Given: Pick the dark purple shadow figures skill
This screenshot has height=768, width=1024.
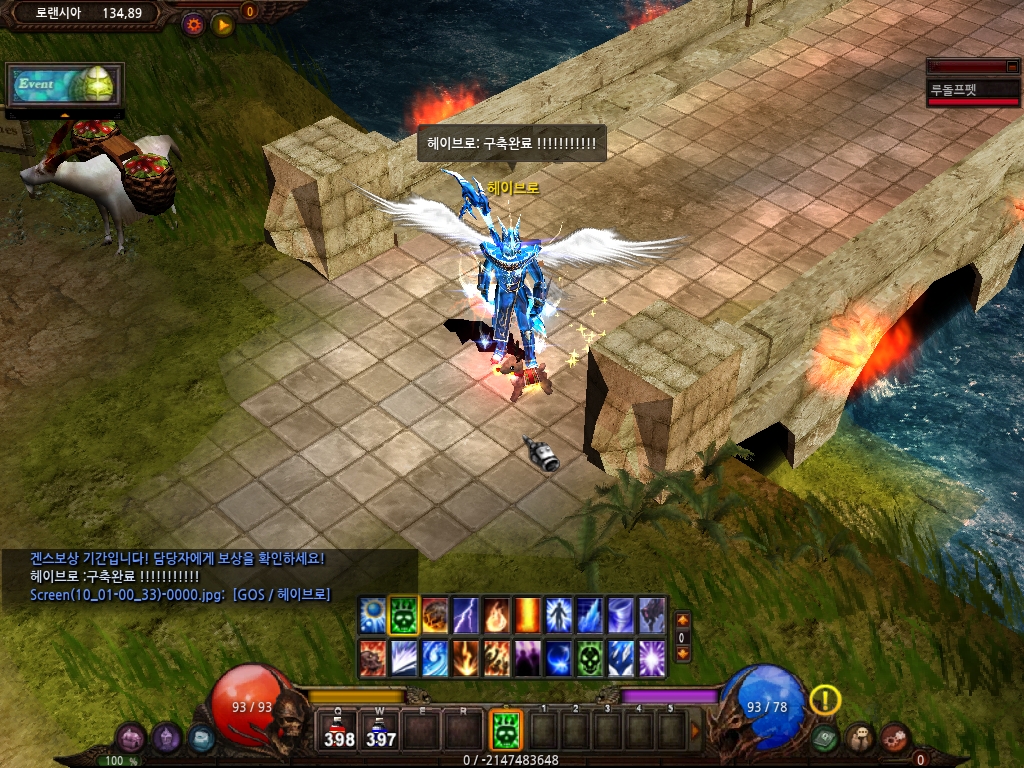Looking at the screenshot, I should point(528,657).
